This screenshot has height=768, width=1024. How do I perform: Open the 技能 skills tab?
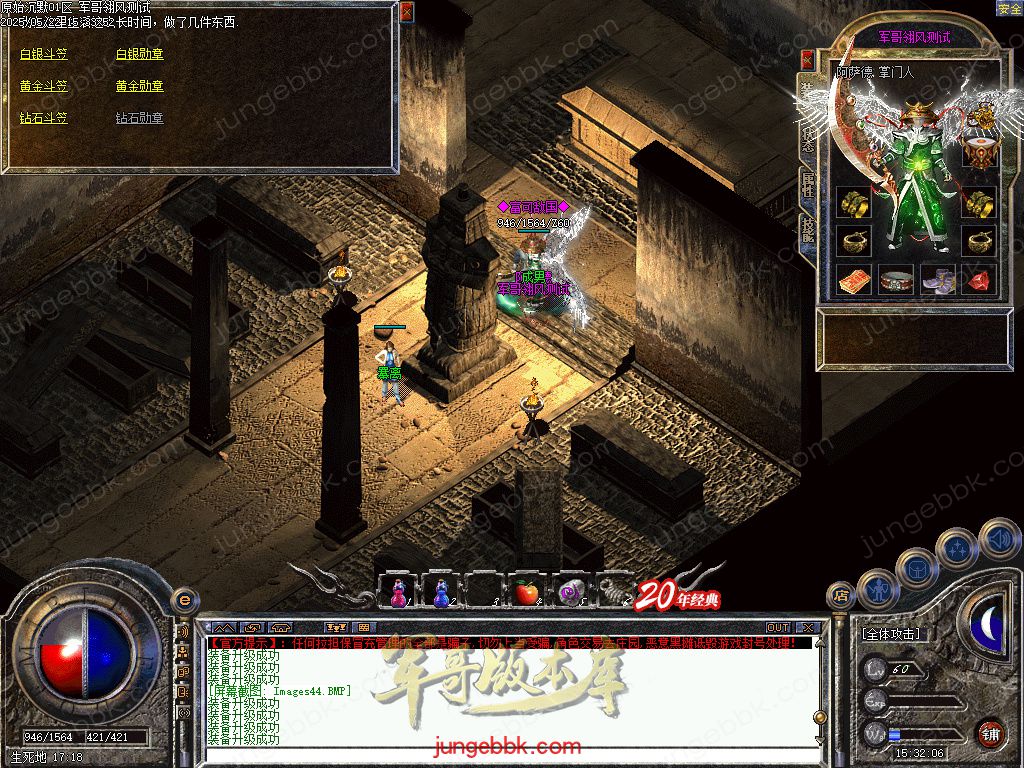(x=807, y=230)
